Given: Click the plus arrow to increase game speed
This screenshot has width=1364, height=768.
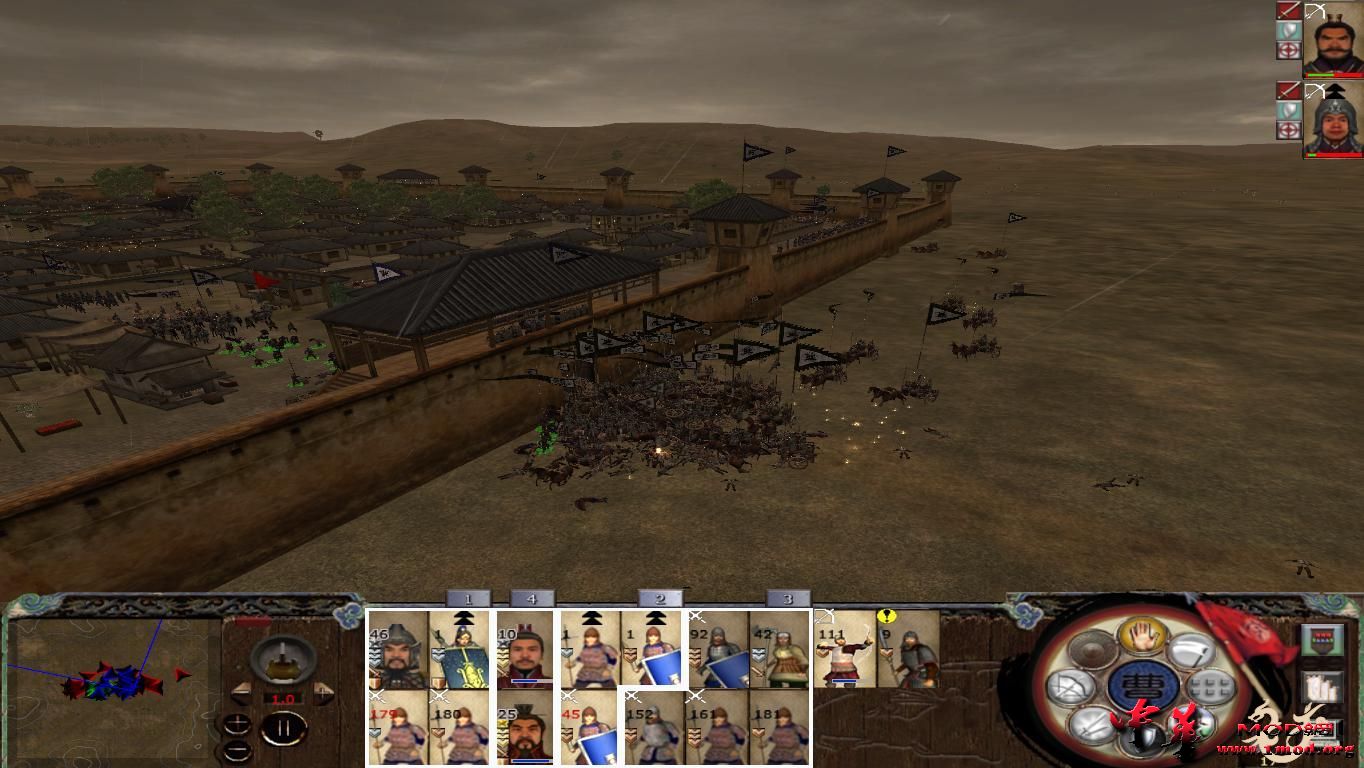Looking at the screenshot, I should pyautogui.click(x=322, y=693).
